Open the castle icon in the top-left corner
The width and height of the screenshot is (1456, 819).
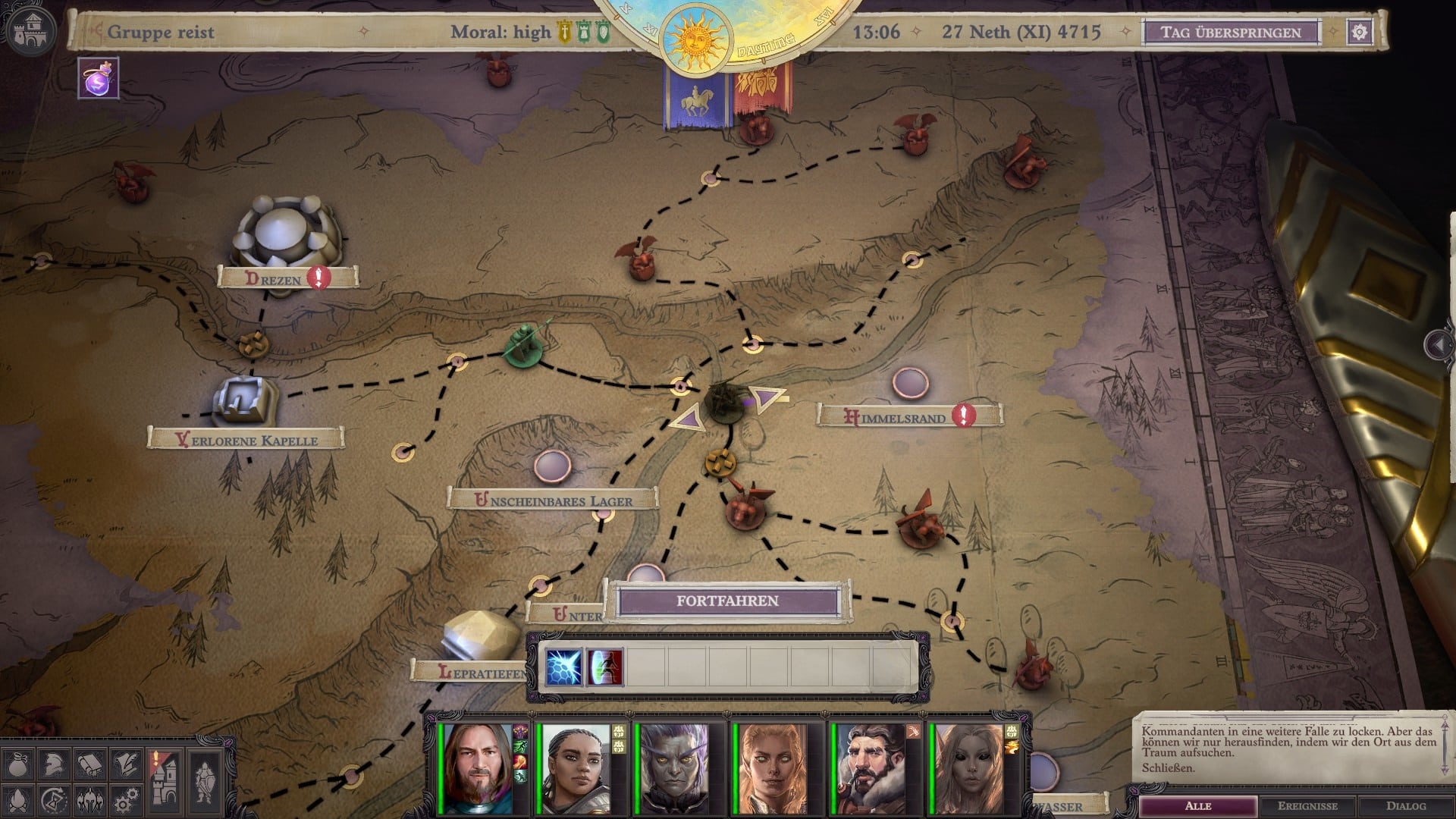[x=30, y=30]
